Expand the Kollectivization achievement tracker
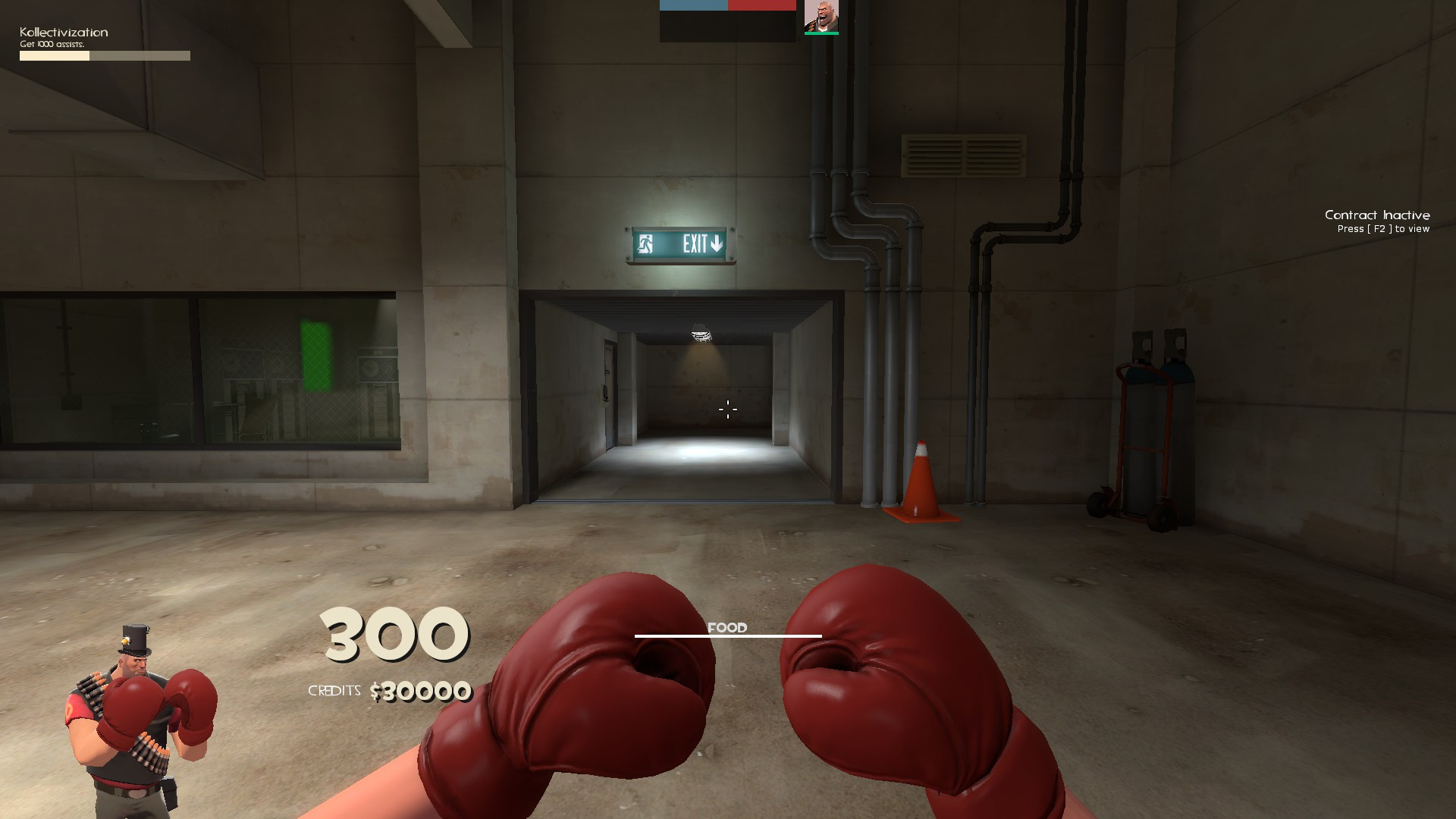Image resolution: width=1456 pixels, height=819 pixels. 104,55
